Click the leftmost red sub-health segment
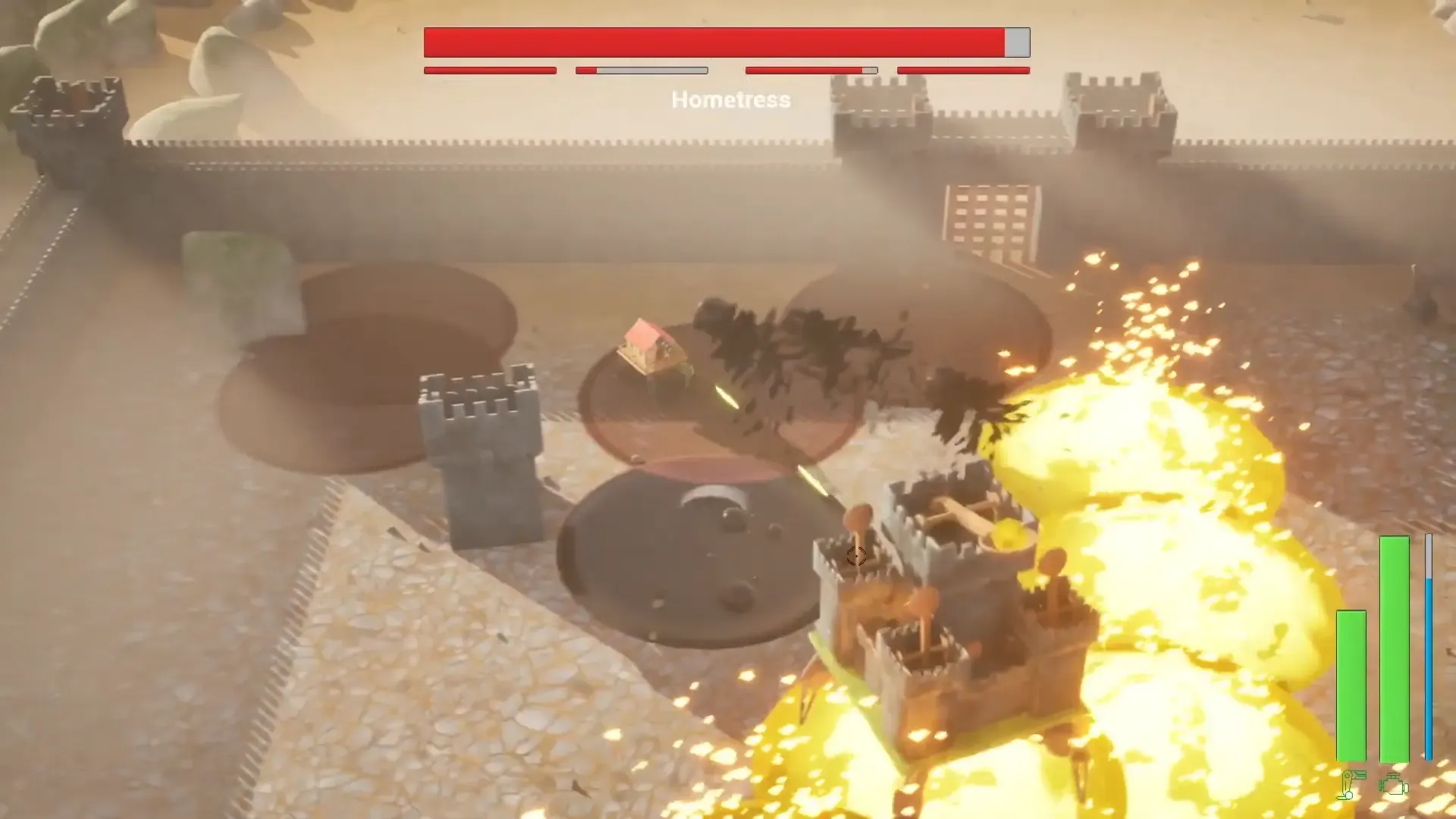Image resolution: width=1456 pixels, height=819 pixels. [x=489, y=71]
